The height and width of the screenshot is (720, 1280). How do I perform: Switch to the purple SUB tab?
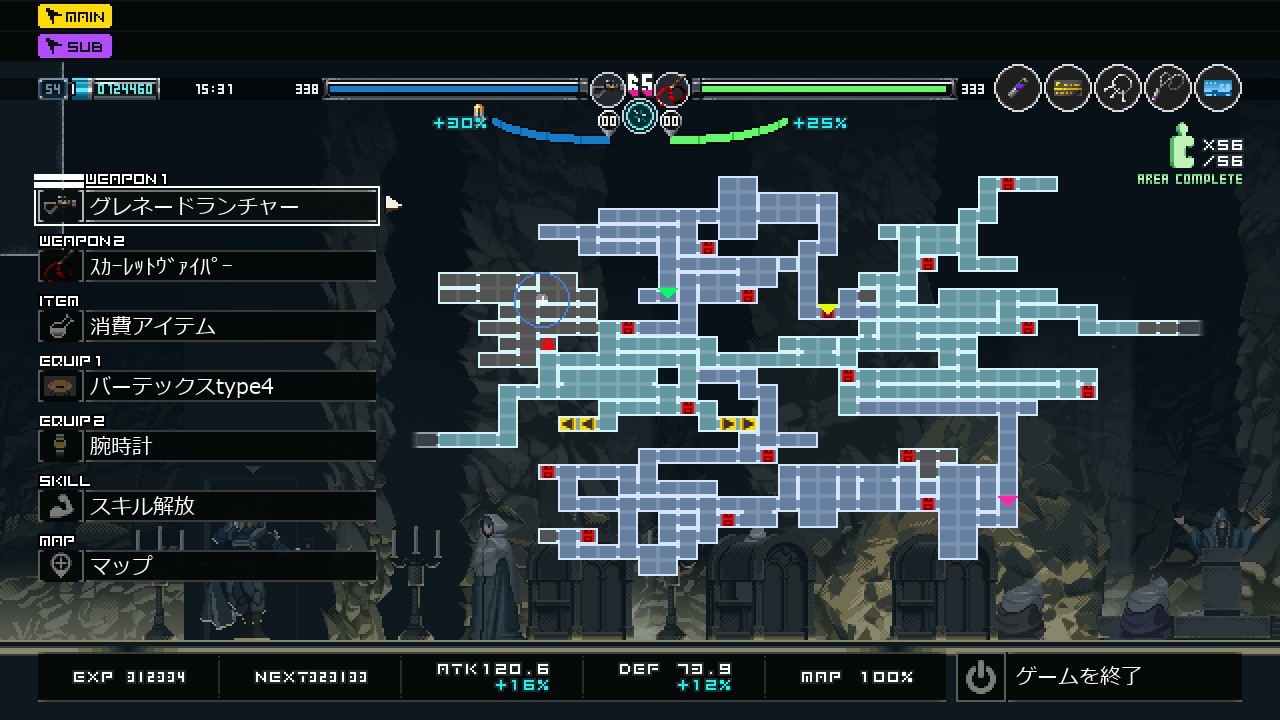click(75, 46)
